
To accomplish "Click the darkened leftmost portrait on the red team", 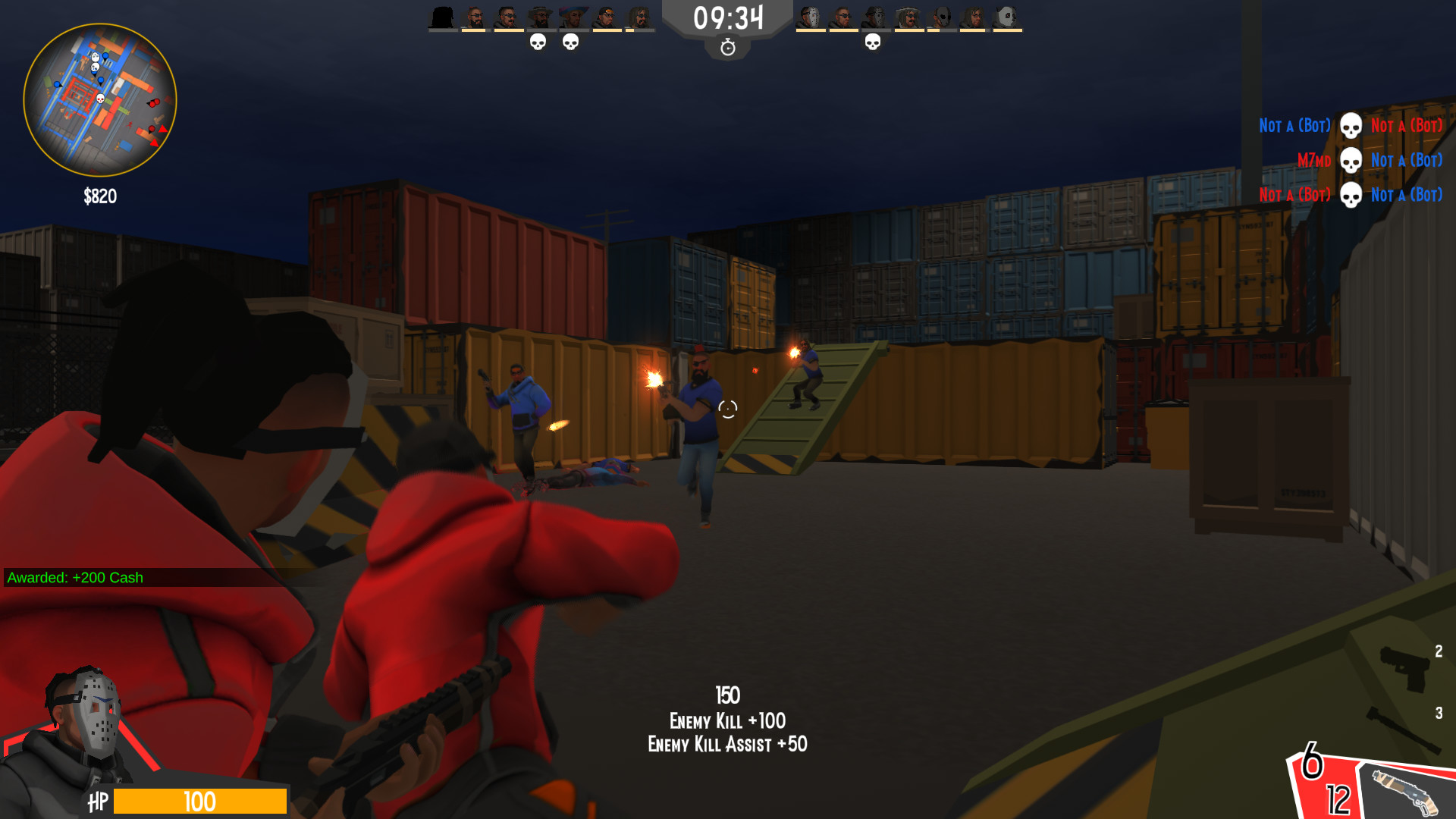I will pyautogui.click(x=442, y=15).
